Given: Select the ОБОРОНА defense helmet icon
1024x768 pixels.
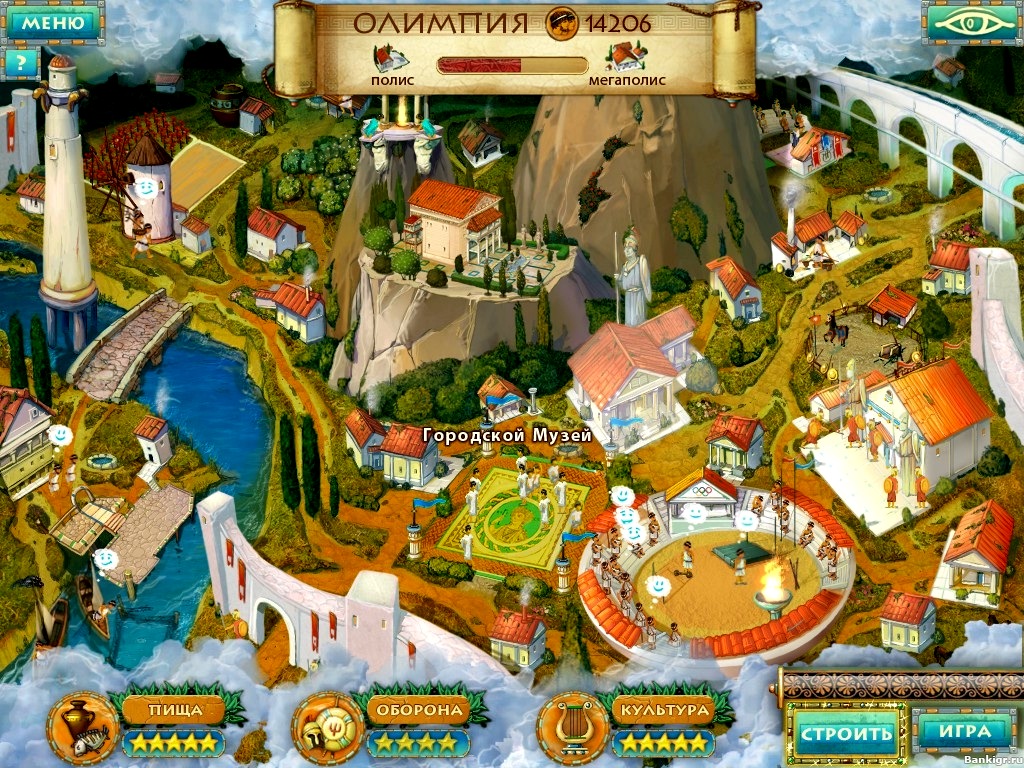Looking at the screenshot, I should [327, 723].
